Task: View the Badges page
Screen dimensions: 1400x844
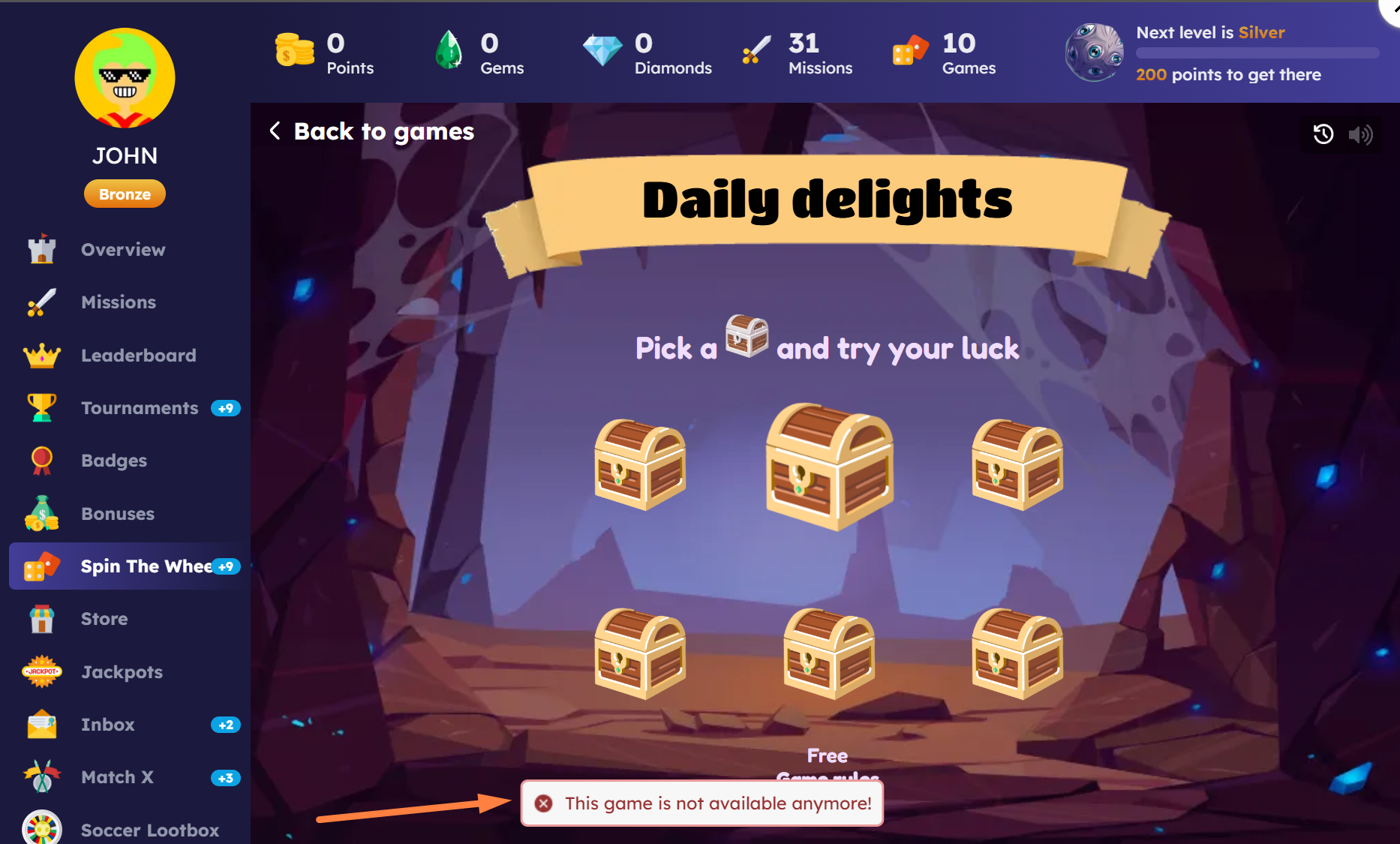Action: click(x=114, y=461)
